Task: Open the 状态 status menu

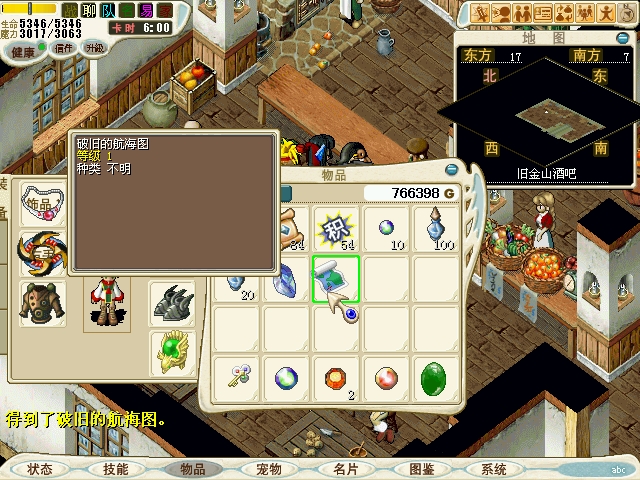Action: (x=40, y=469)
